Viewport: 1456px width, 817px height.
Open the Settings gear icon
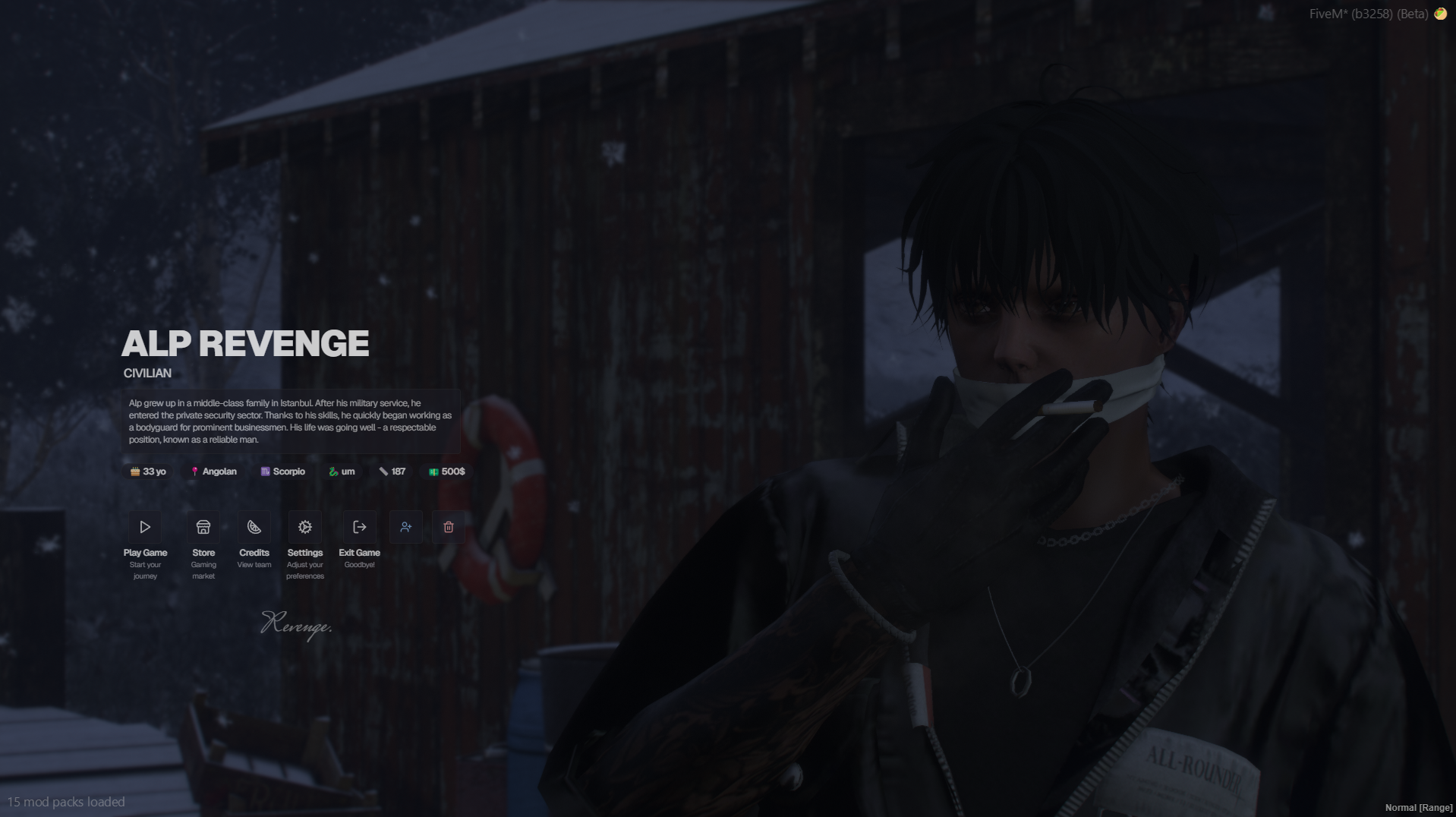click(x=304, y=527)
